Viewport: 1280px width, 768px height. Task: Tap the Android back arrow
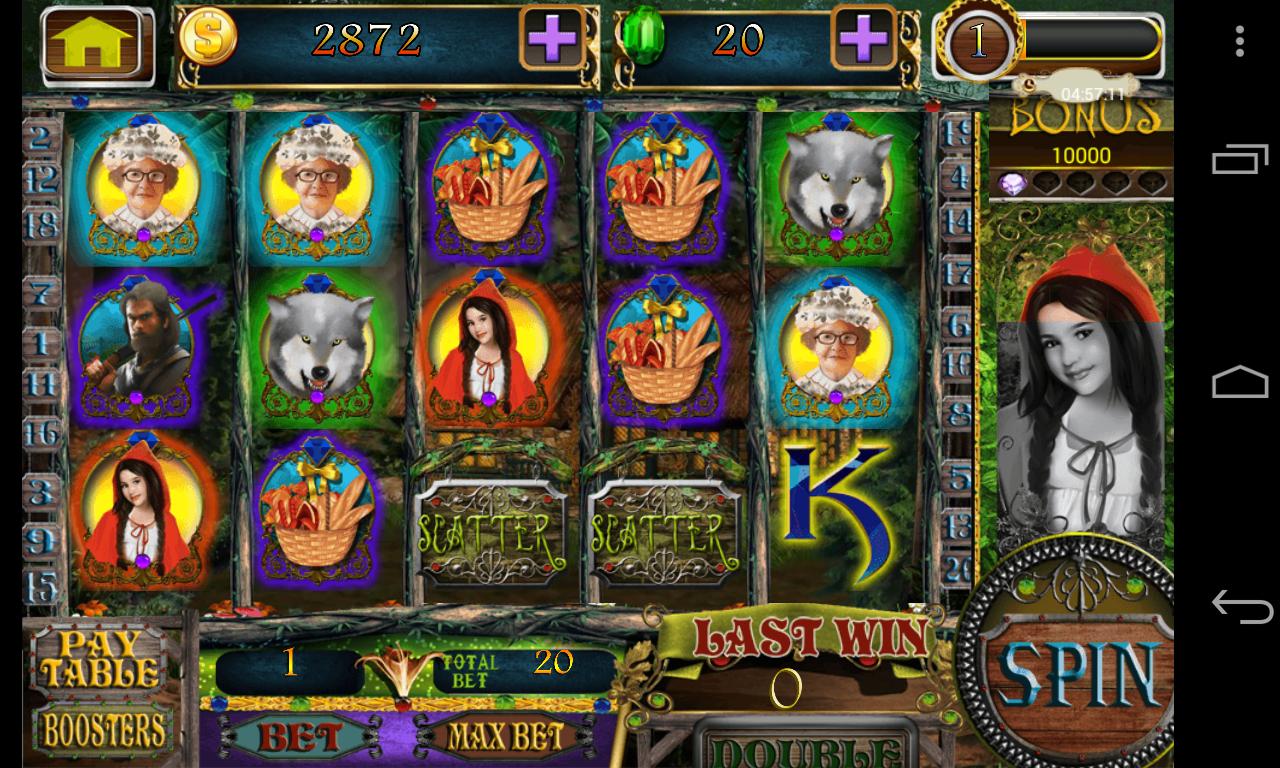click(1240, 607)
